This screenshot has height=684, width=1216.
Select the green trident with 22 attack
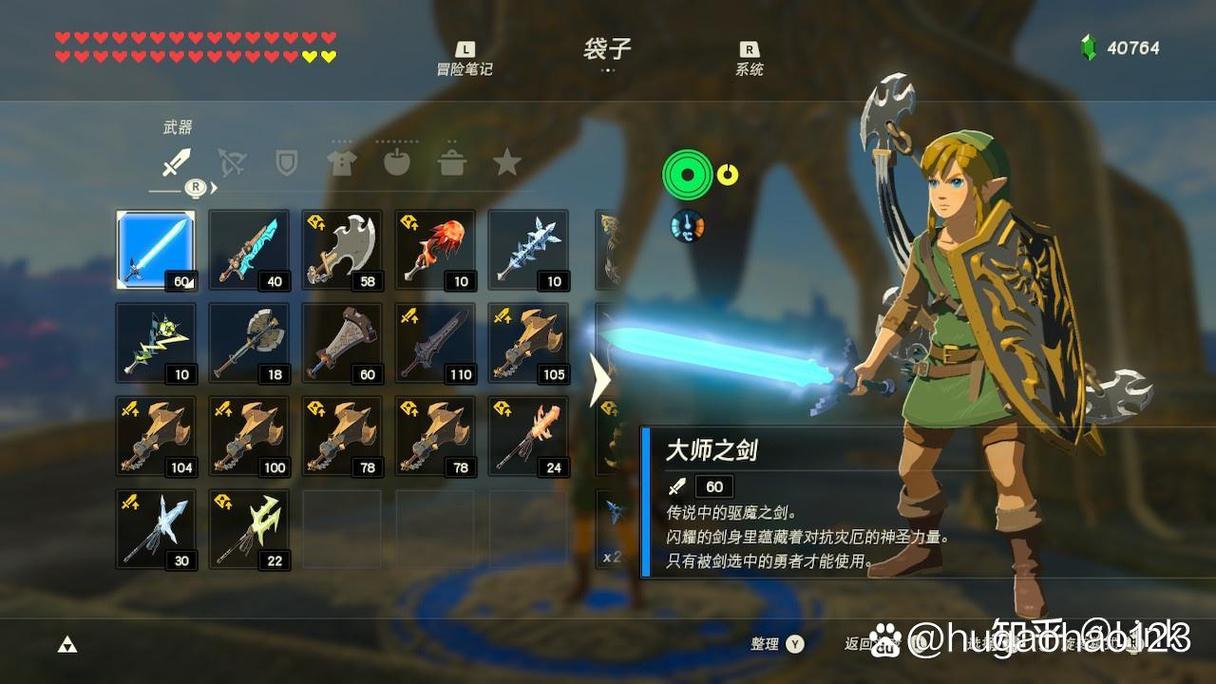click(x=249, y=529)
